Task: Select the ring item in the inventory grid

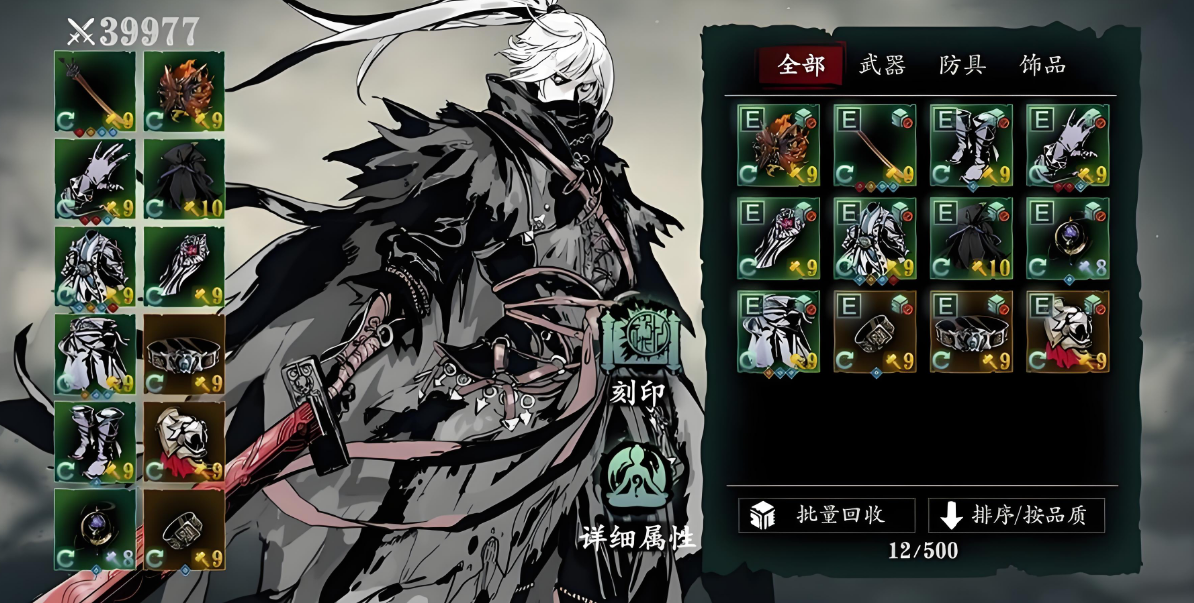Action: (874, 332)
